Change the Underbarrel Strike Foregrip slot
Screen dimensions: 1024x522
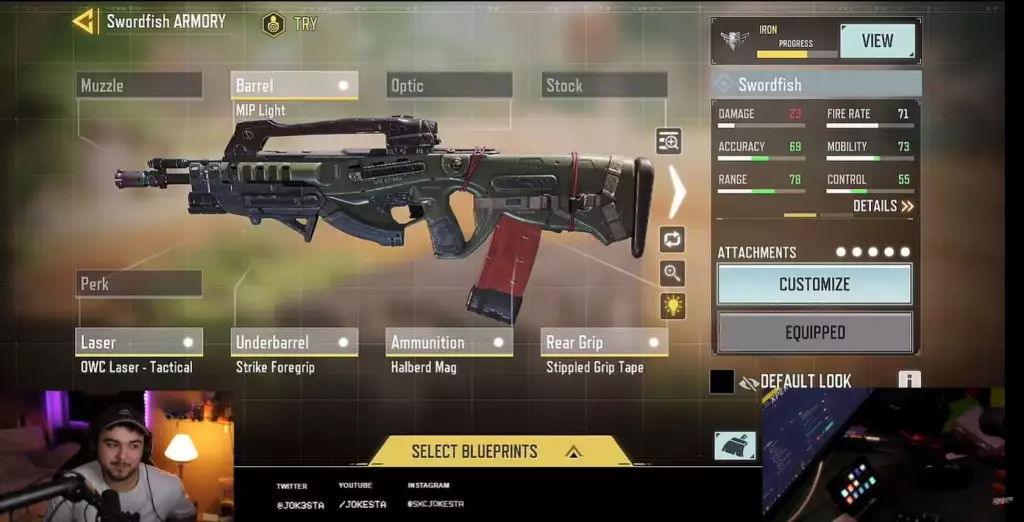pyautogui.click(x=294, y=342)
